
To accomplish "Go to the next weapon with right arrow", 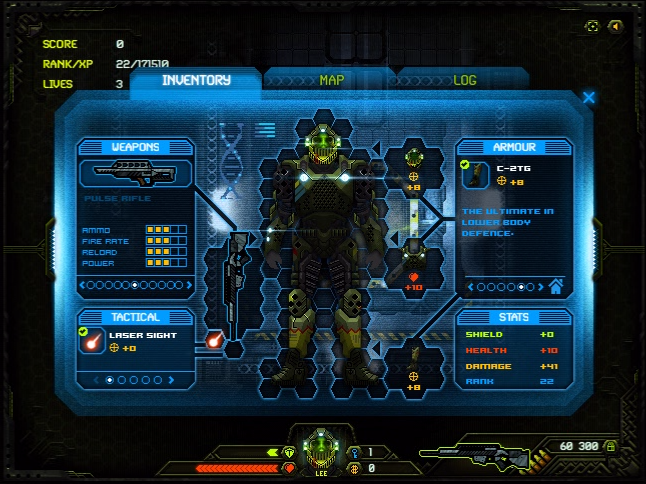I will coord(191,286).
